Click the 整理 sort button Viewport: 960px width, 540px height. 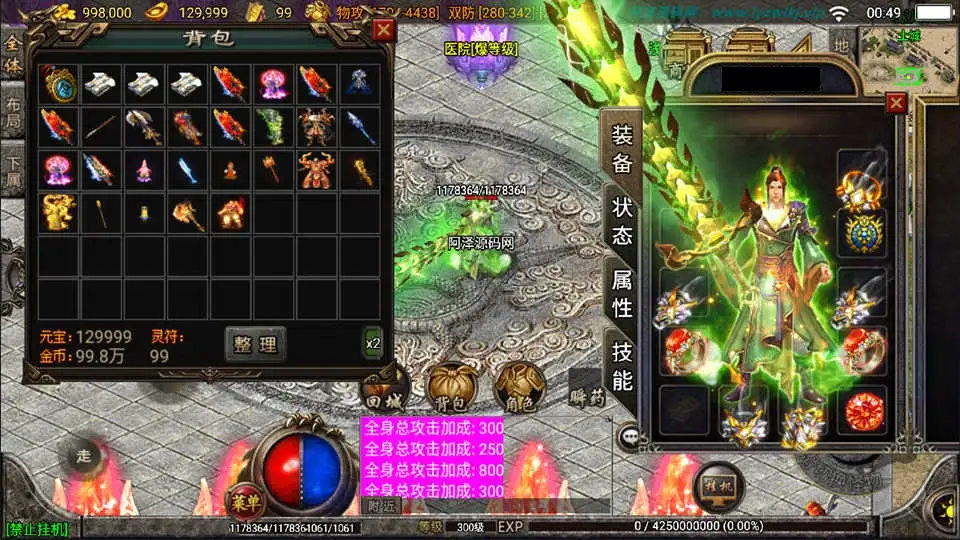click(x=255, y=344)
